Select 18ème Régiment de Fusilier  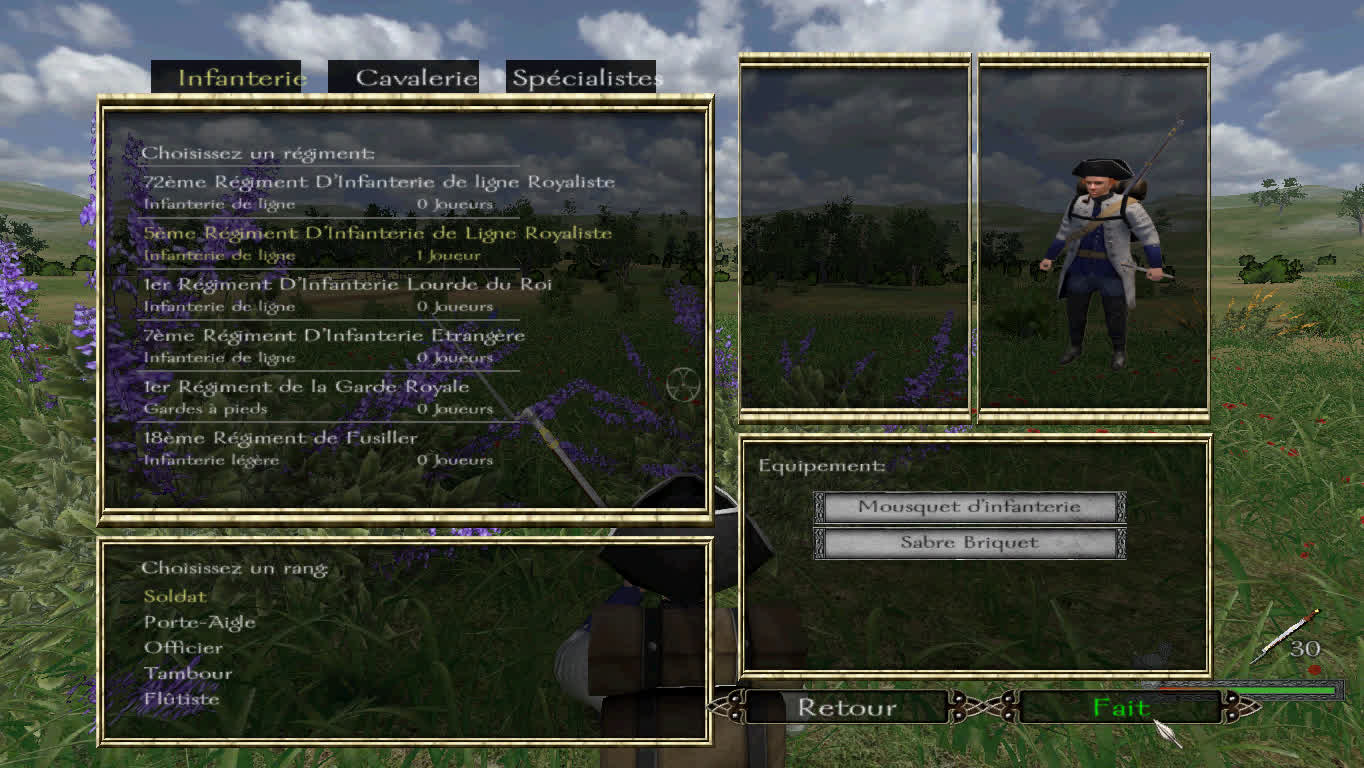[280, 438]
